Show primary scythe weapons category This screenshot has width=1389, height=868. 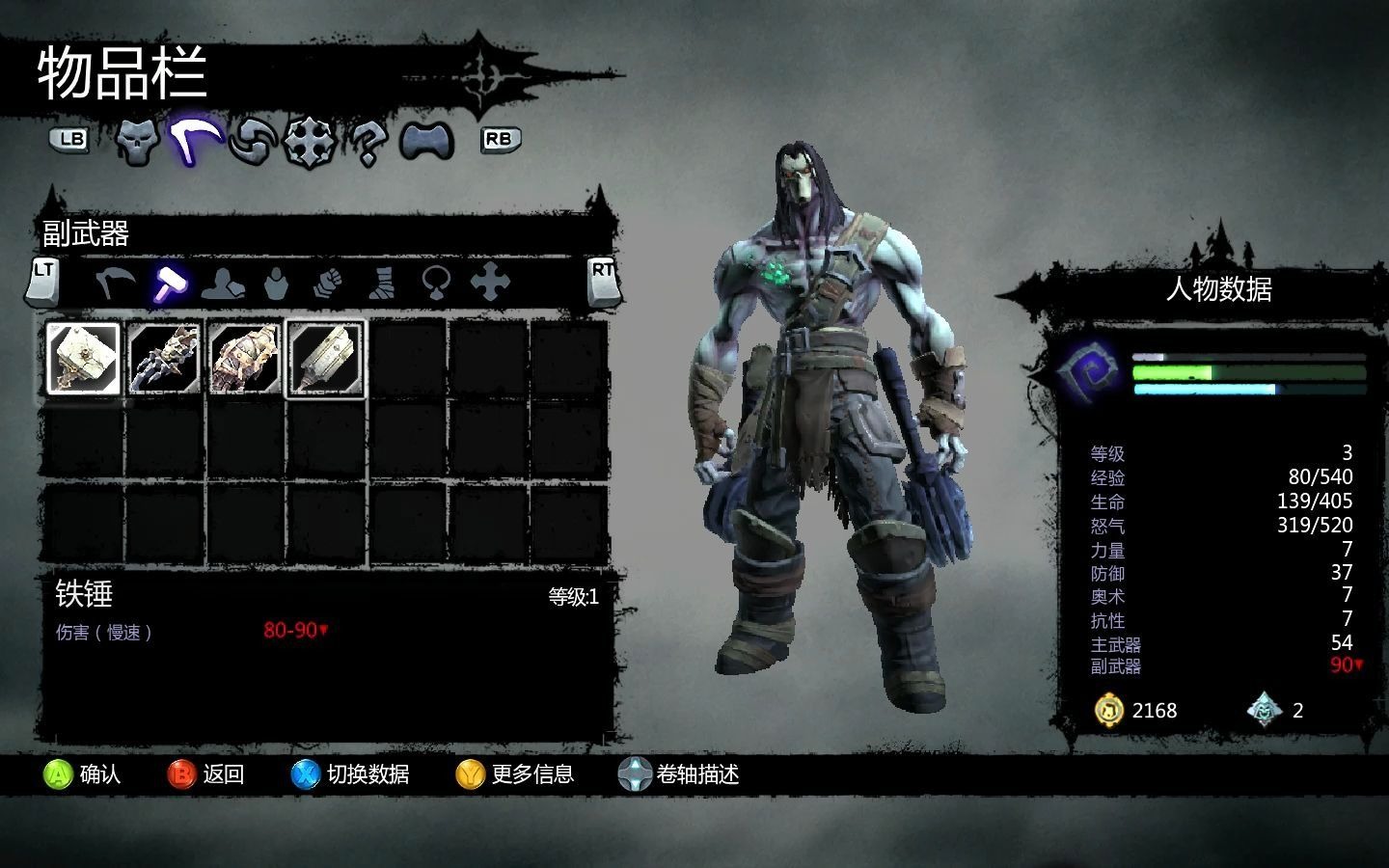point(115,284)
